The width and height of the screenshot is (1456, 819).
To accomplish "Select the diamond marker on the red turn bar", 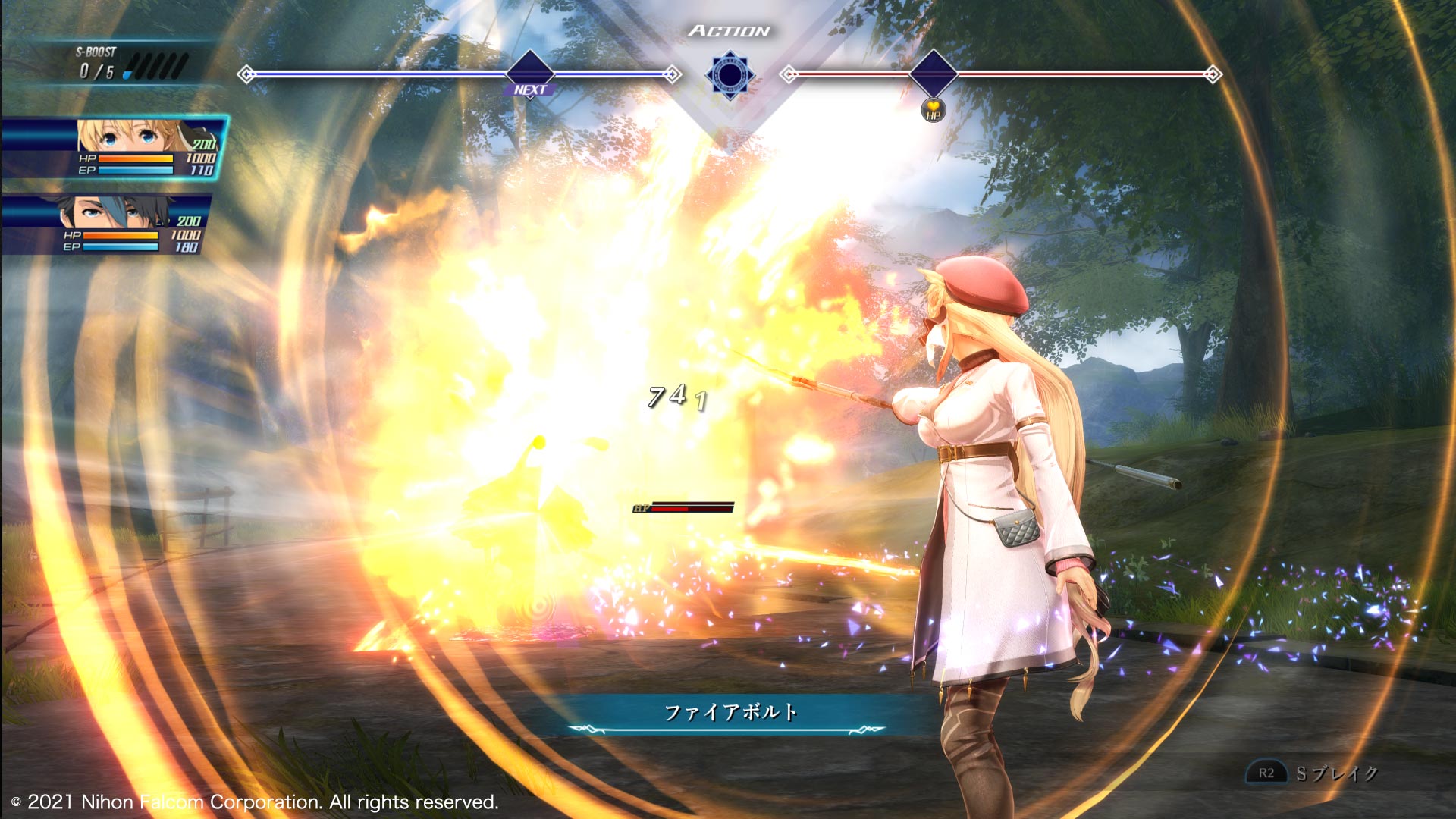I will click(933, 74).
